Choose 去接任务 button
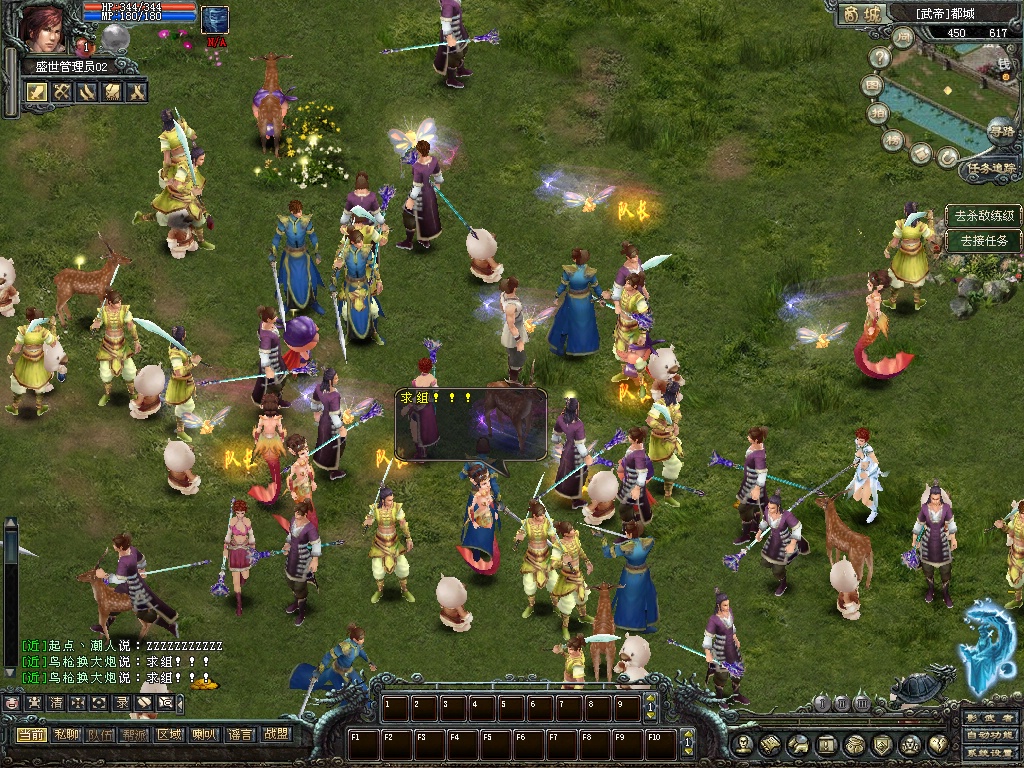 [x=984, y=240]
